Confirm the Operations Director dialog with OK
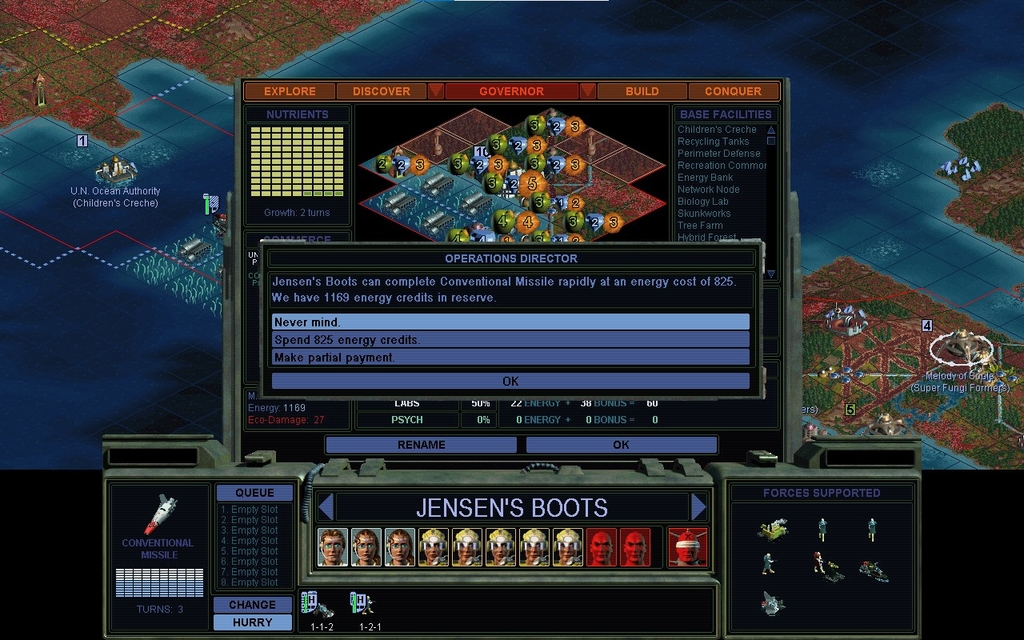The height and width of the screenshot is (640, 1024). click(x=510, y=381)
